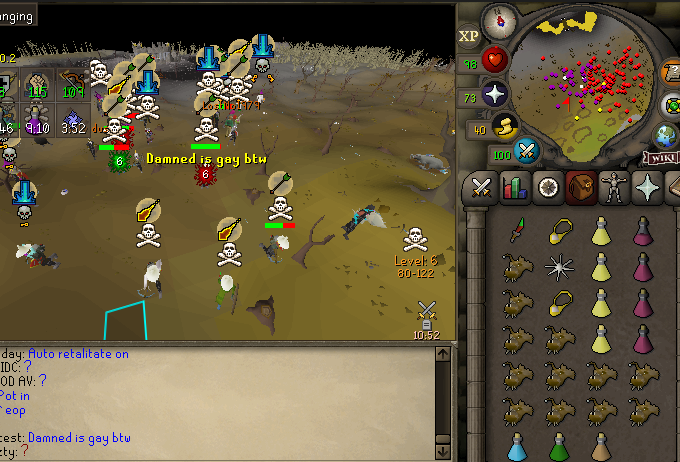
Task: Open the Prayer tab
Action: (x=648, y=188)
